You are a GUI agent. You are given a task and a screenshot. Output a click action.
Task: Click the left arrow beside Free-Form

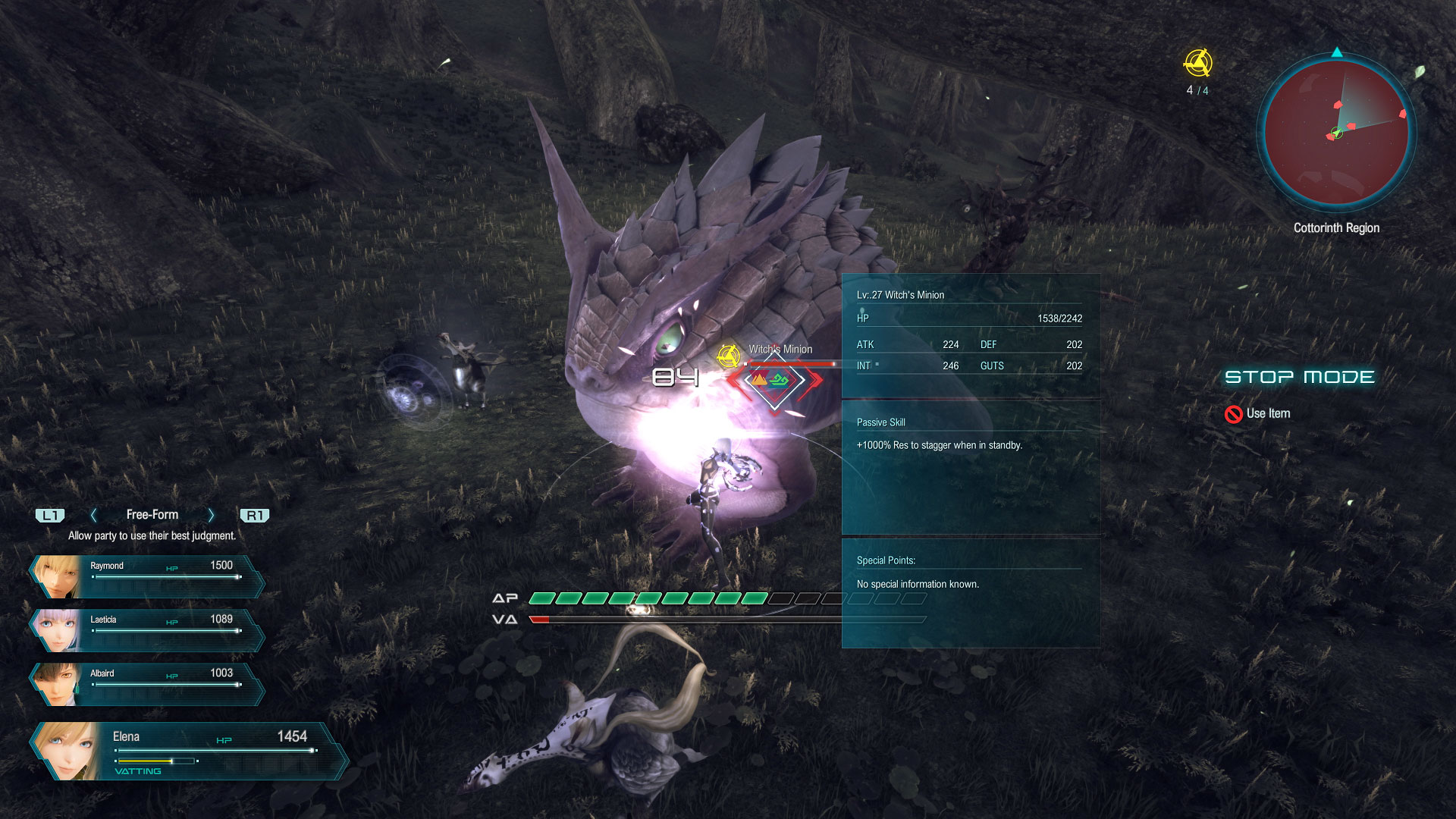coord(94,516)
